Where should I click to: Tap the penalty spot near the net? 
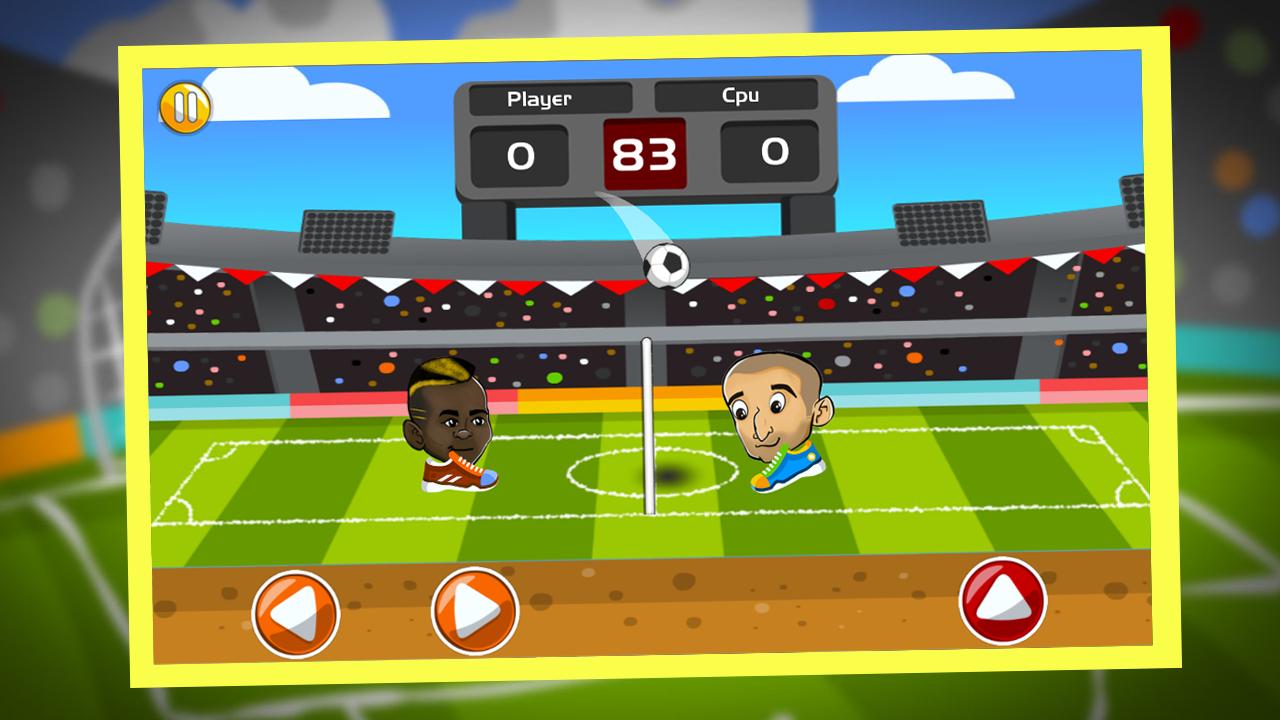[672, 475]
